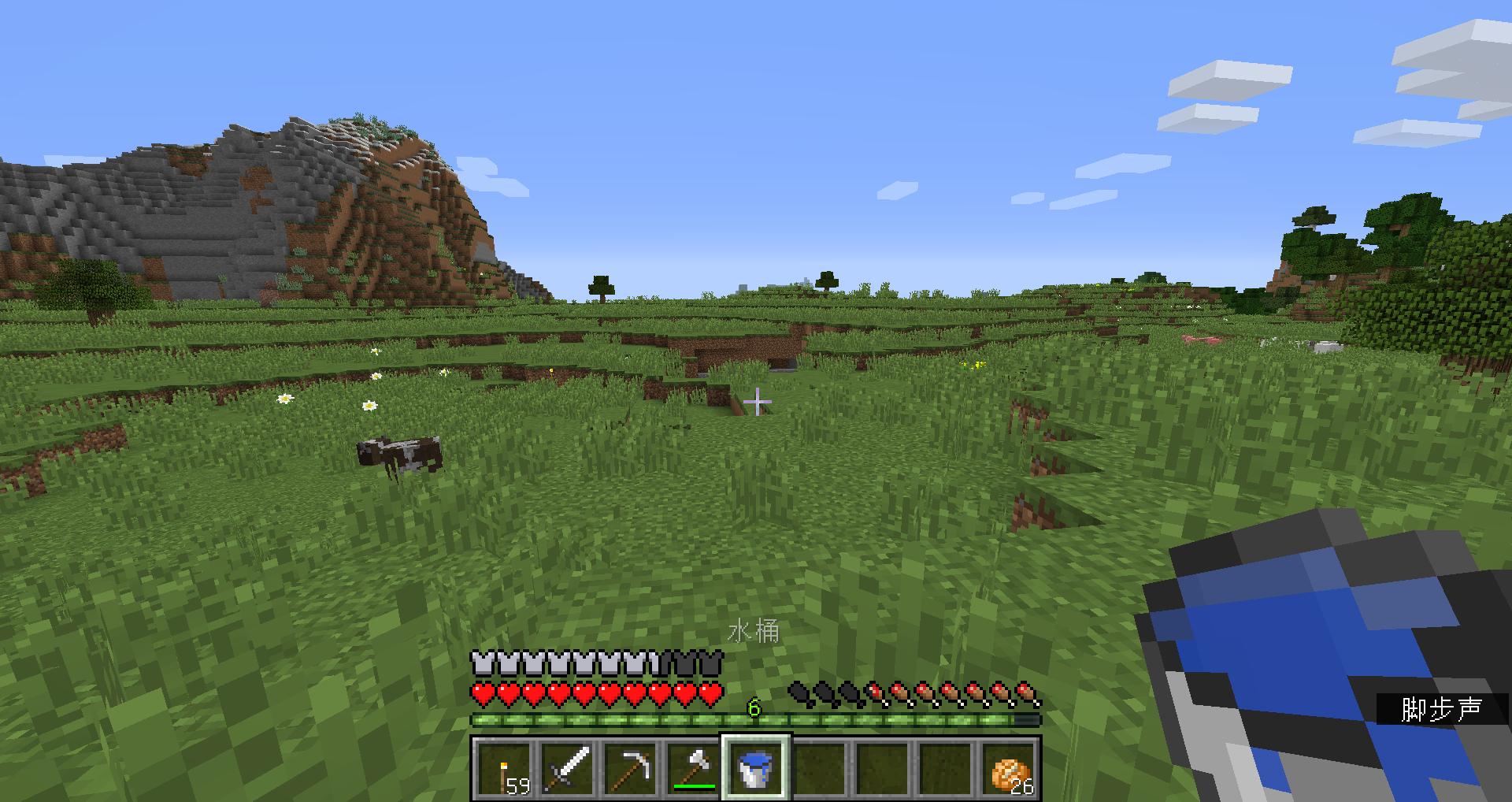The width and height of the screenshot is (1512, 802).
Task: Select the torch stack hotbar slot
Action: point(504,768)
